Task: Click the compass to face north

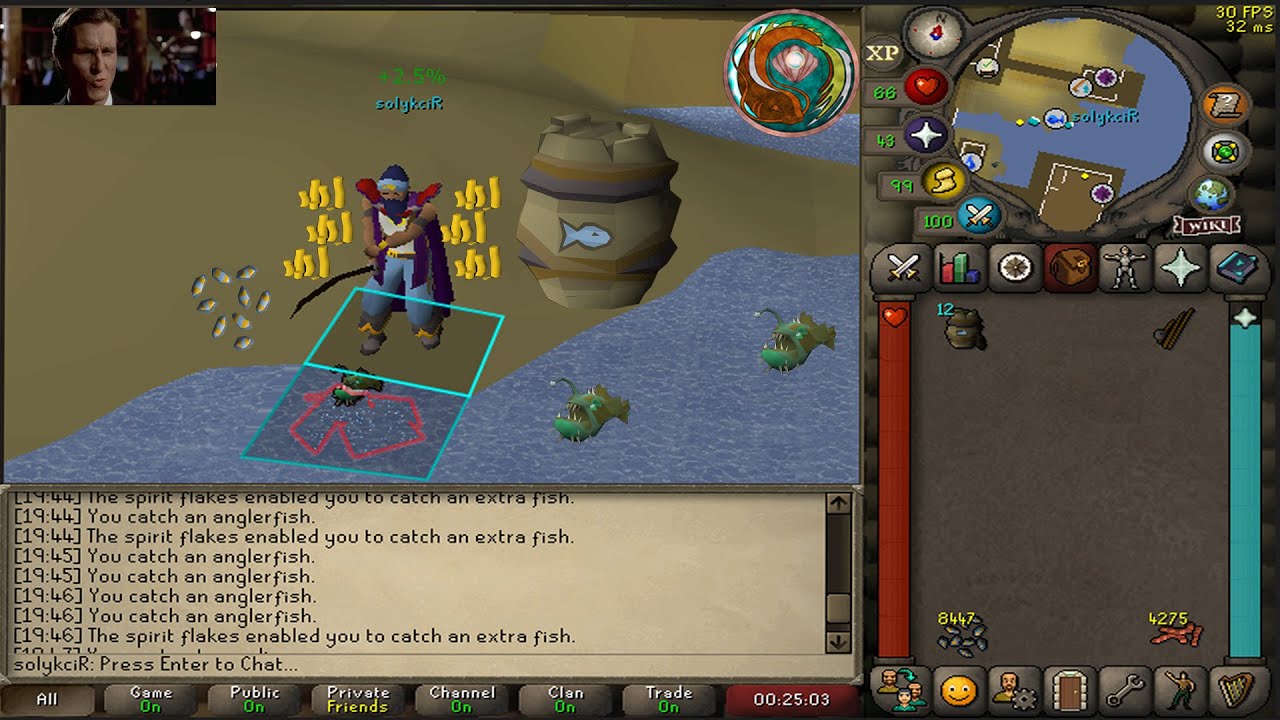Action: (938, 35)
